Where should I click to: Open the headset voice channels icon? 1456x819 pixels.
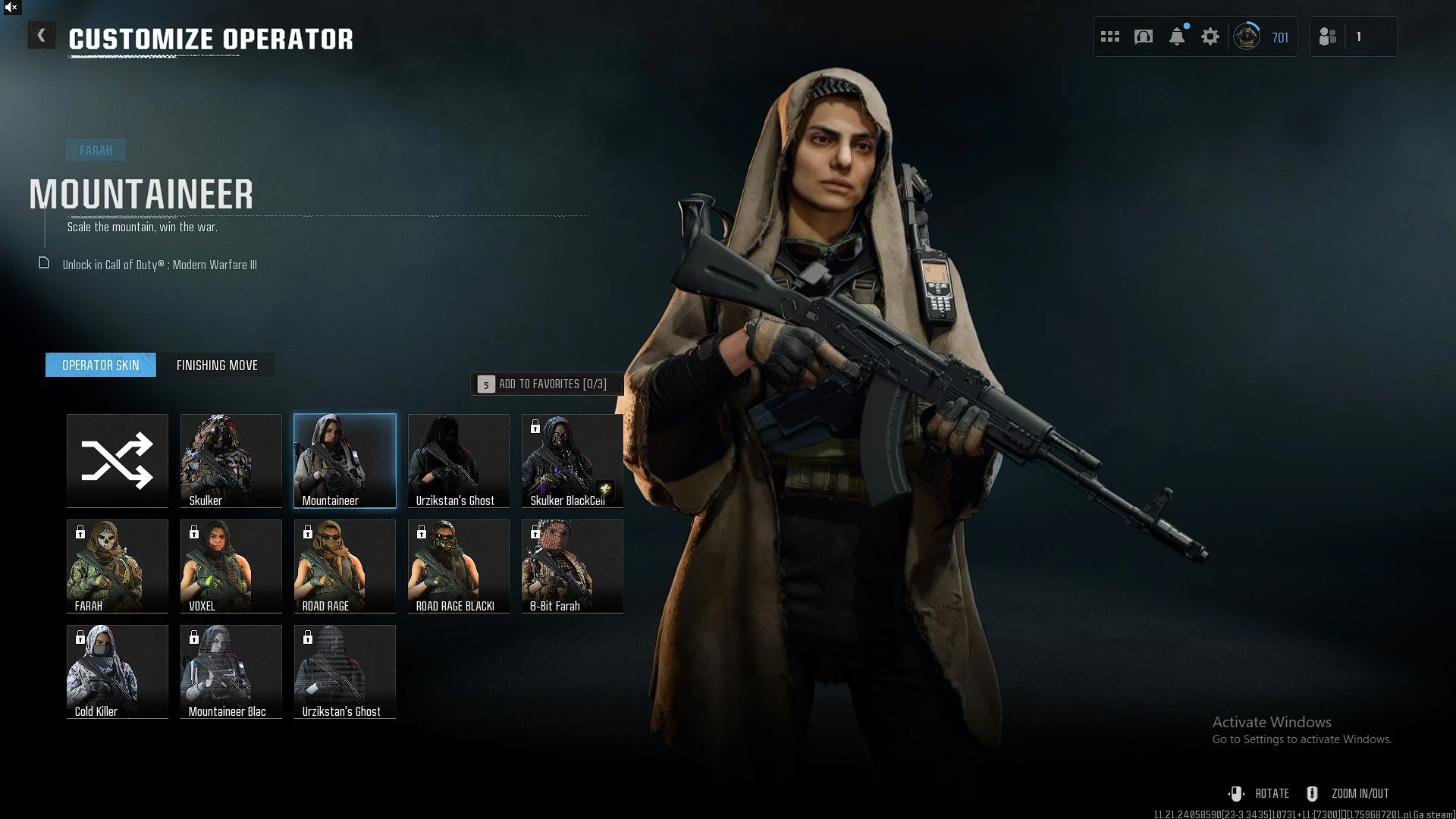coord(1144,36)
